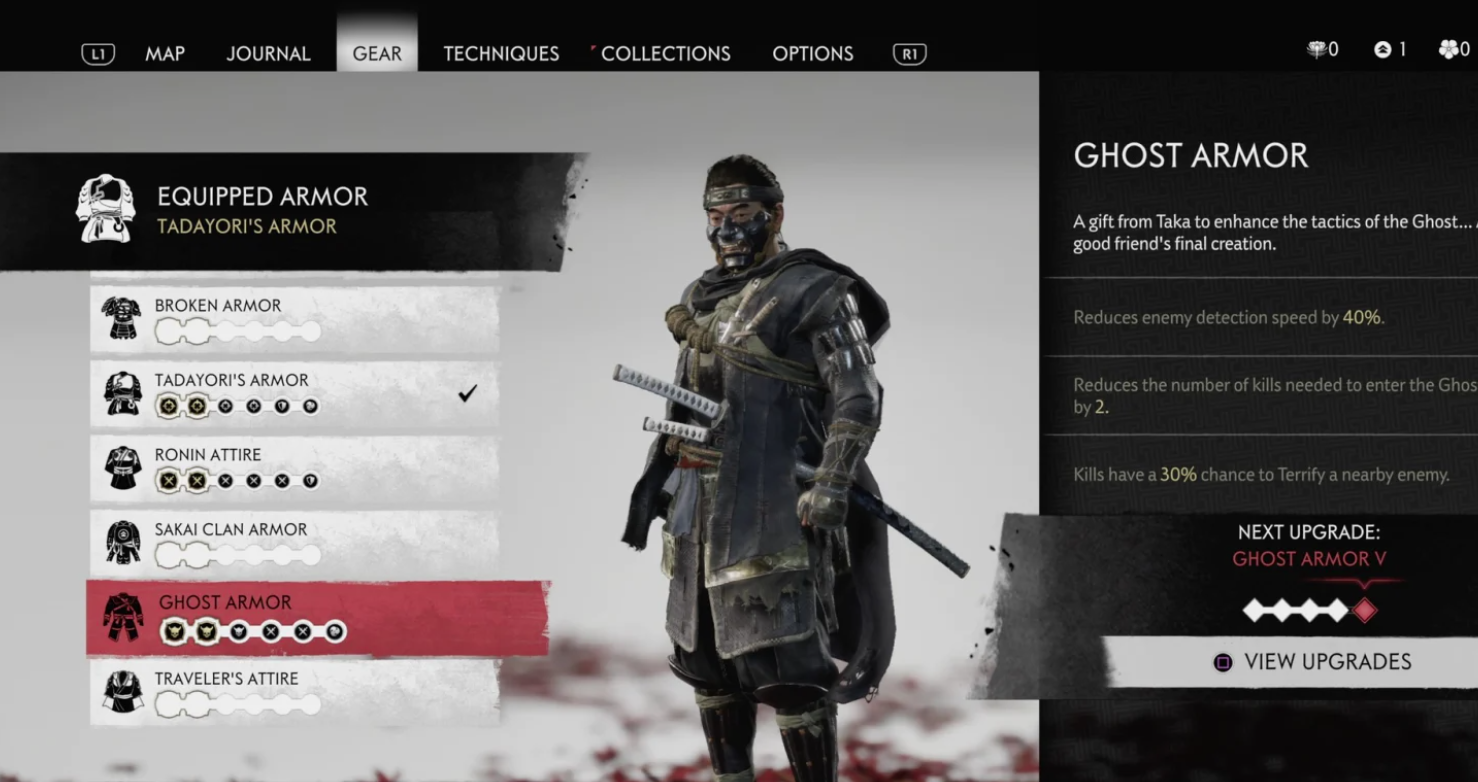This screenshot has height=782, width=1478.
Task: Choose Traveler's Attire from the armor list
Action: (295, 692)
